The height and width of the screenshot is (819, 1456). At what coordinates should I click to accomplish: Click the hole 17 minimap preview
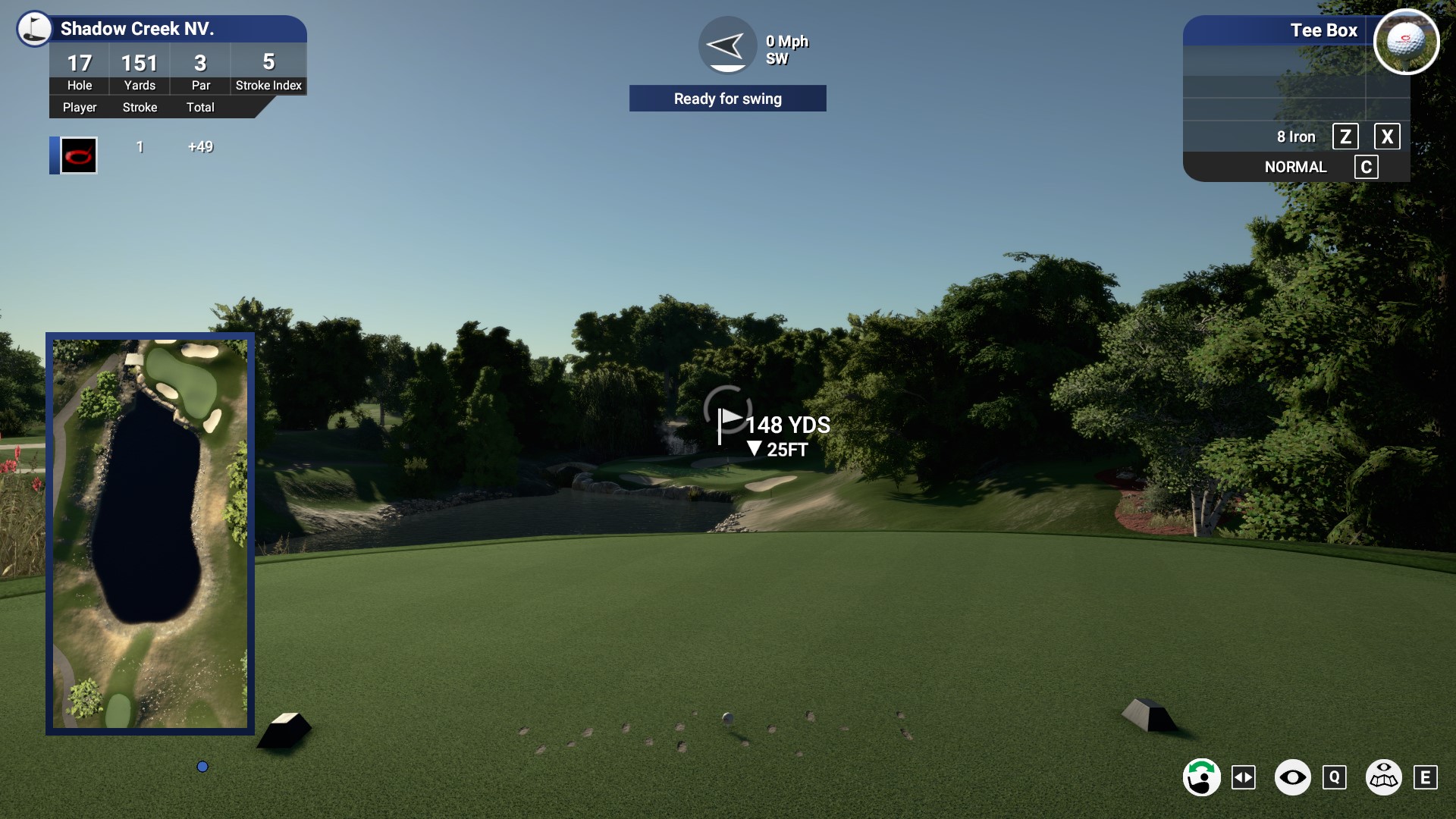click(x=149, y=533)
